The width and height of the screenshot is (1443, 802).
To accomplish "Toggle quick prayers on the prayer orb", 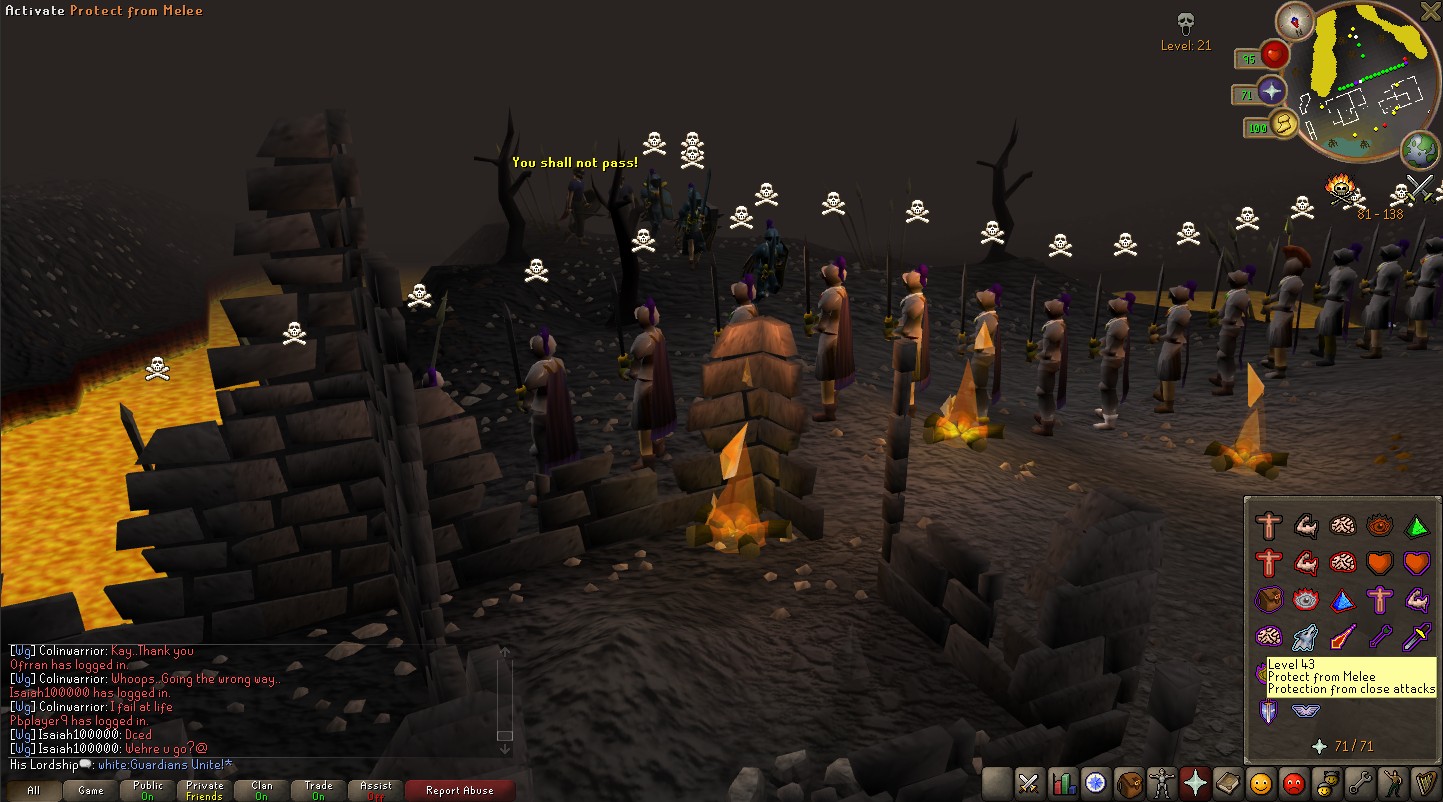I will tap(1272, 91).
